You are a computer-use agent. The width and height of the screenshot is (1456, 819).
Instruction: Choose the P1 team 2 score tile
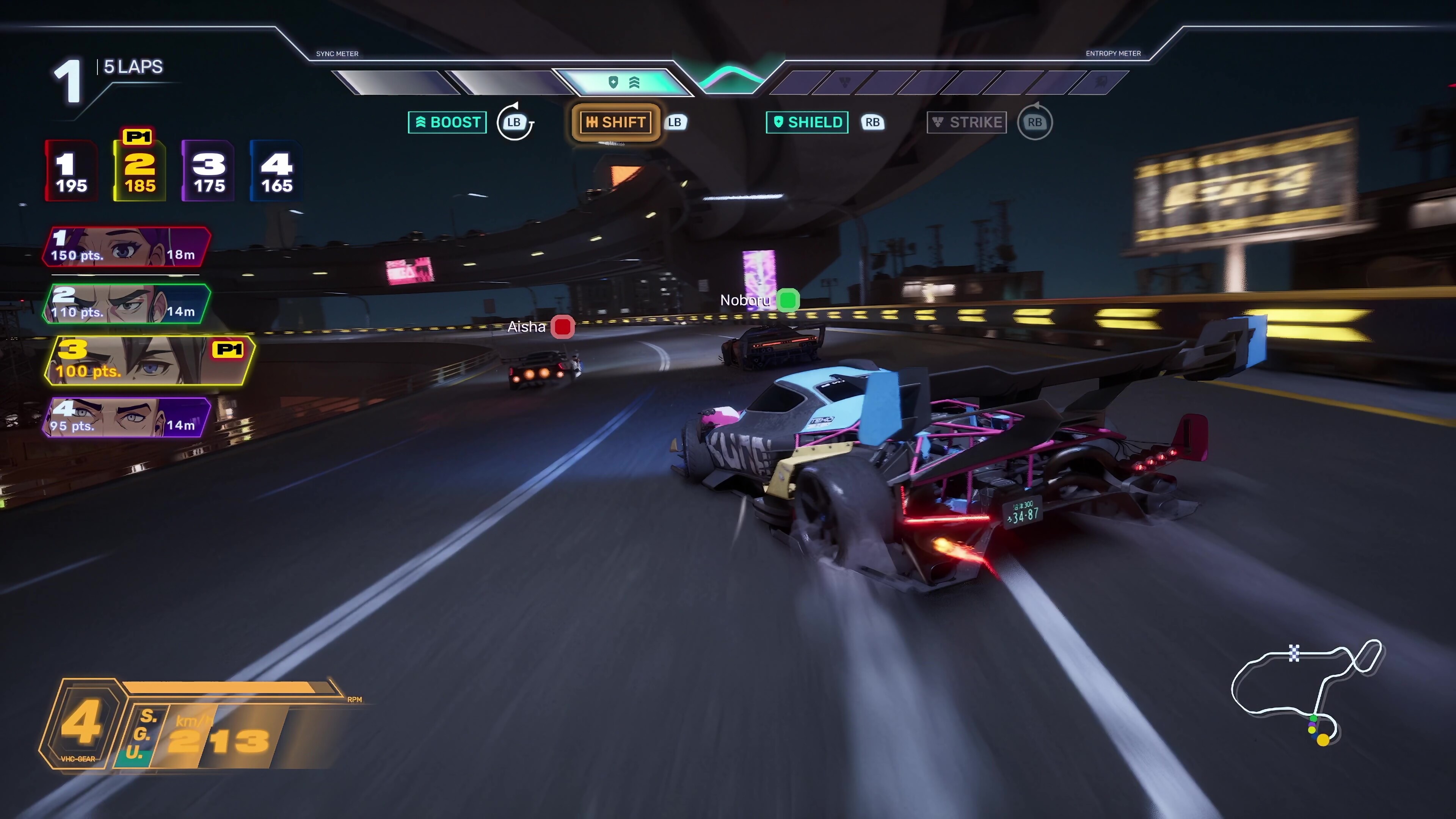click(140, 171)
